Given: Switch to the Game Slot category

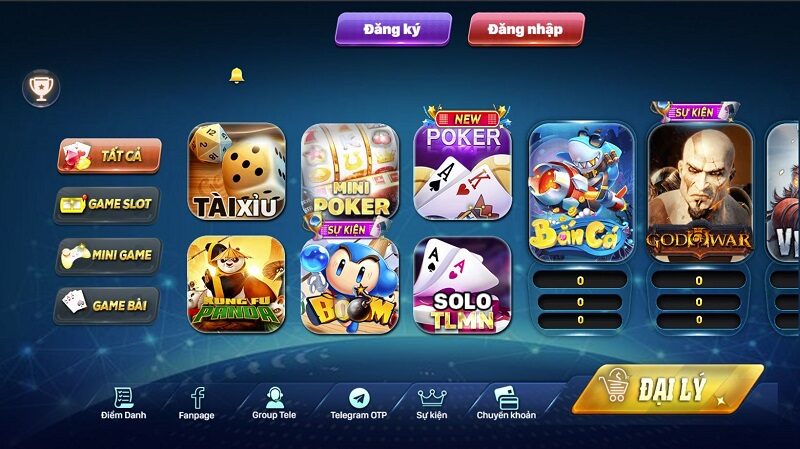Looking at the screenshot, I should coord(107,204).
